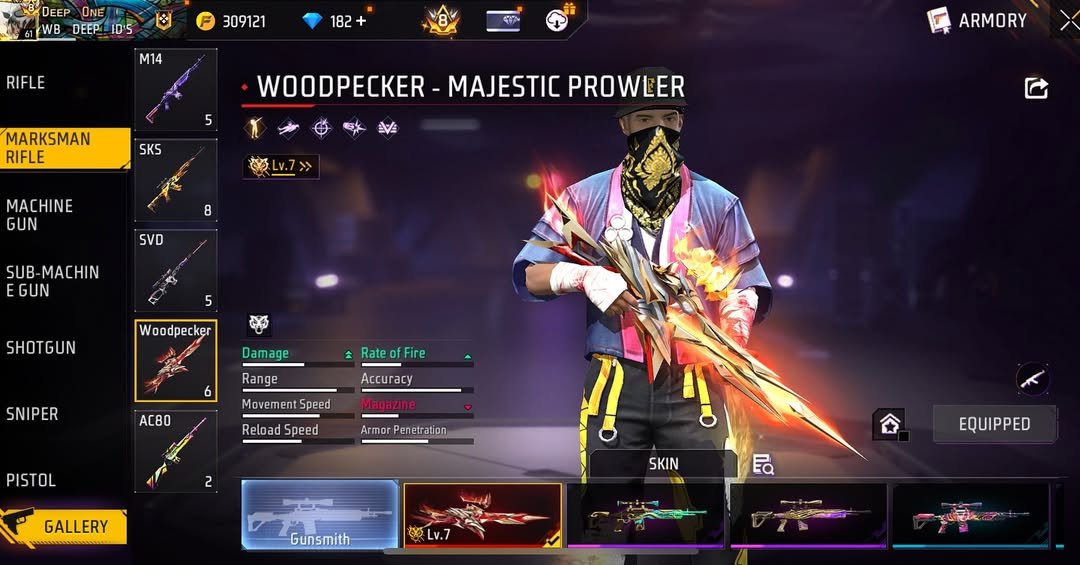Close the Armory screen
1080x565 pixels.
point(1068,20)
